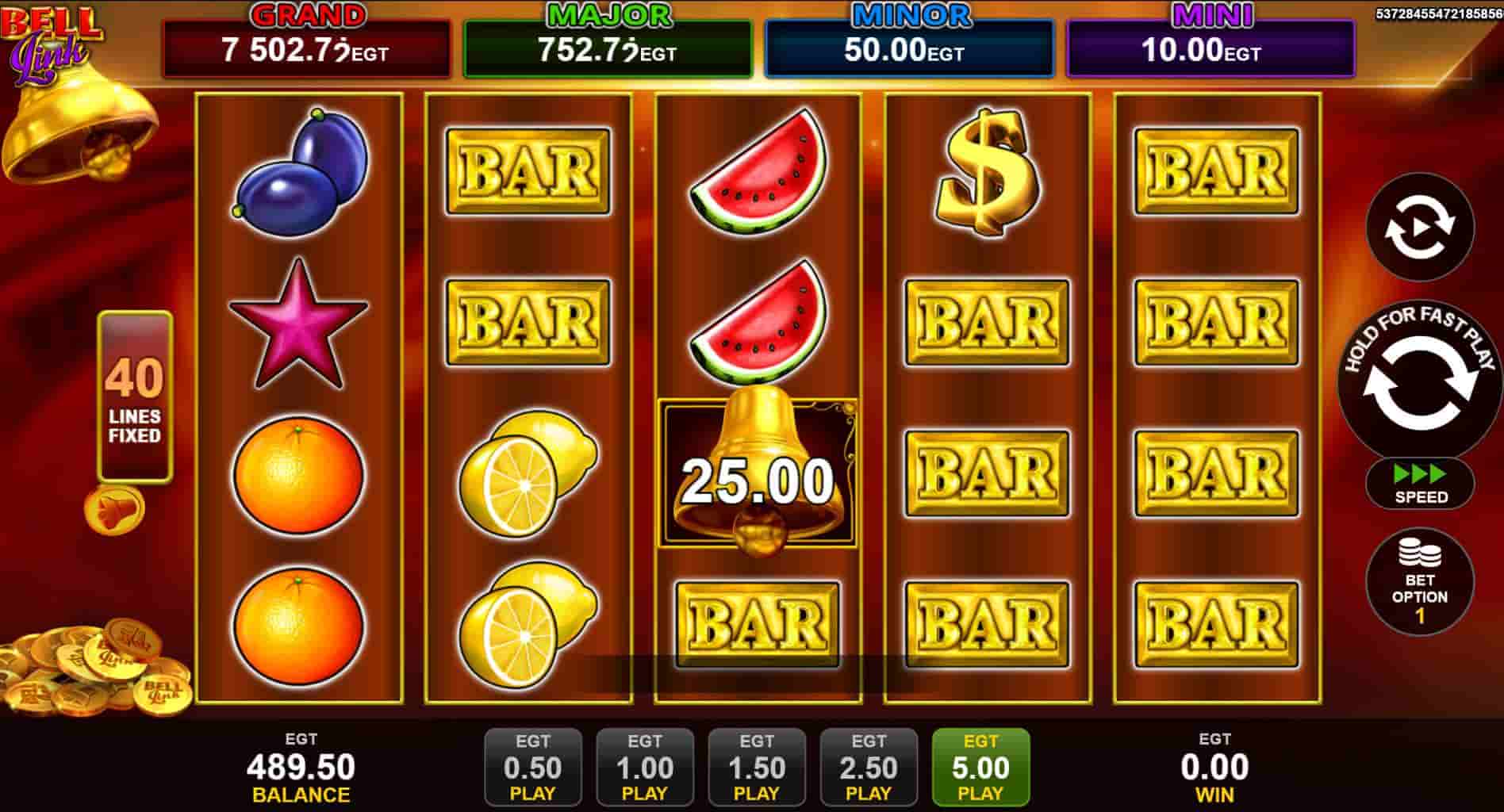View the Major jackpot panel
The image size is (1504, 812).
point(608,49)
